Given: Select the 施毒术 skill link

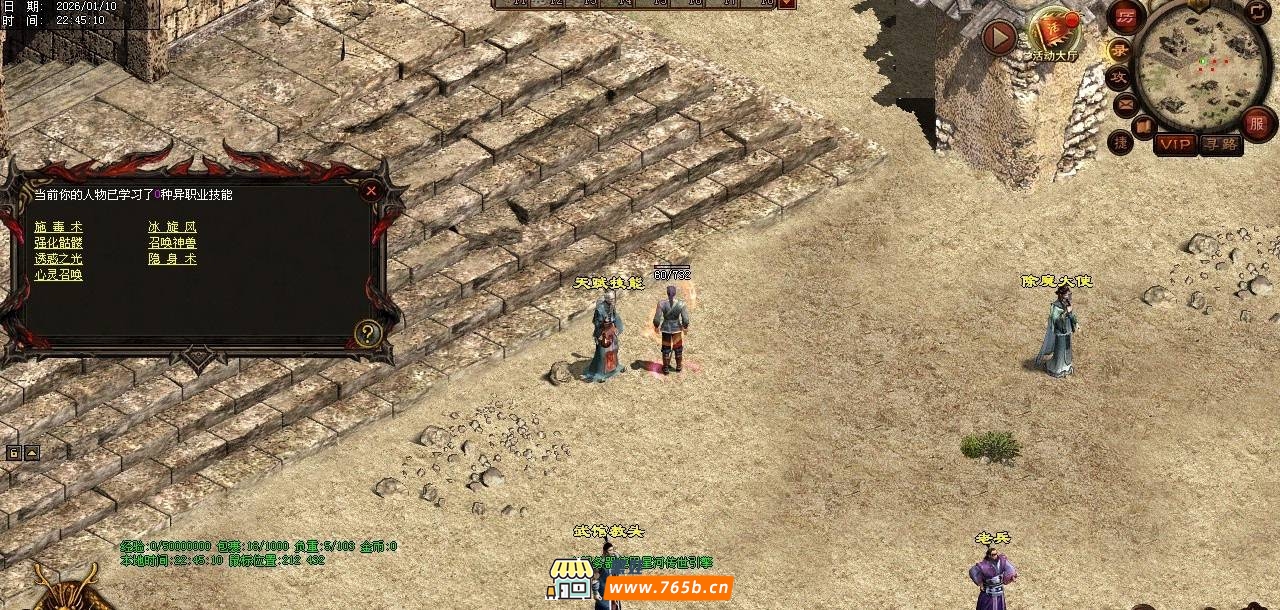Looking at the screenshot, I should point(58,227).
